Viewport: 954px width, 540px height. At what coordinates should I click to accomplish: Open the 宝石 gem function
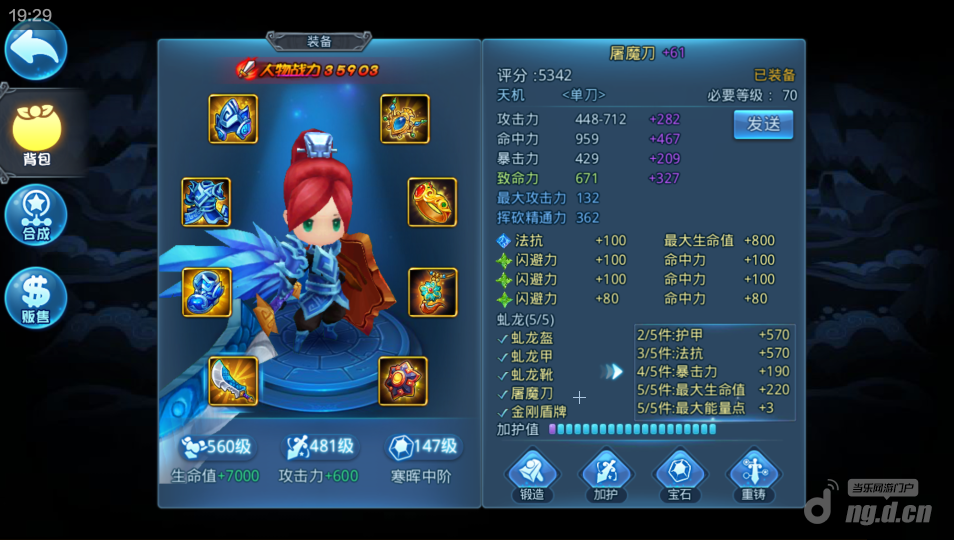(x=680, y=473)
